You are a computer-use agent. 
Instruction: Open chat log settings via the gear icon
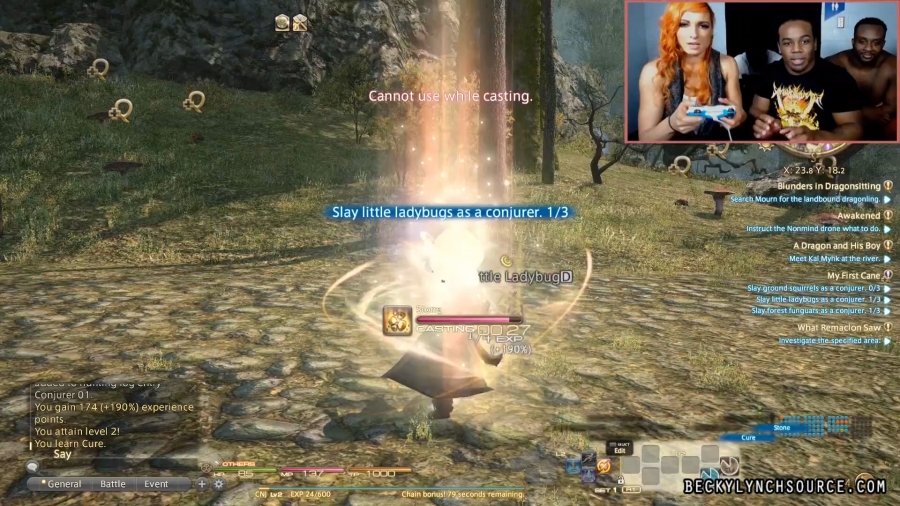[218, 484]
